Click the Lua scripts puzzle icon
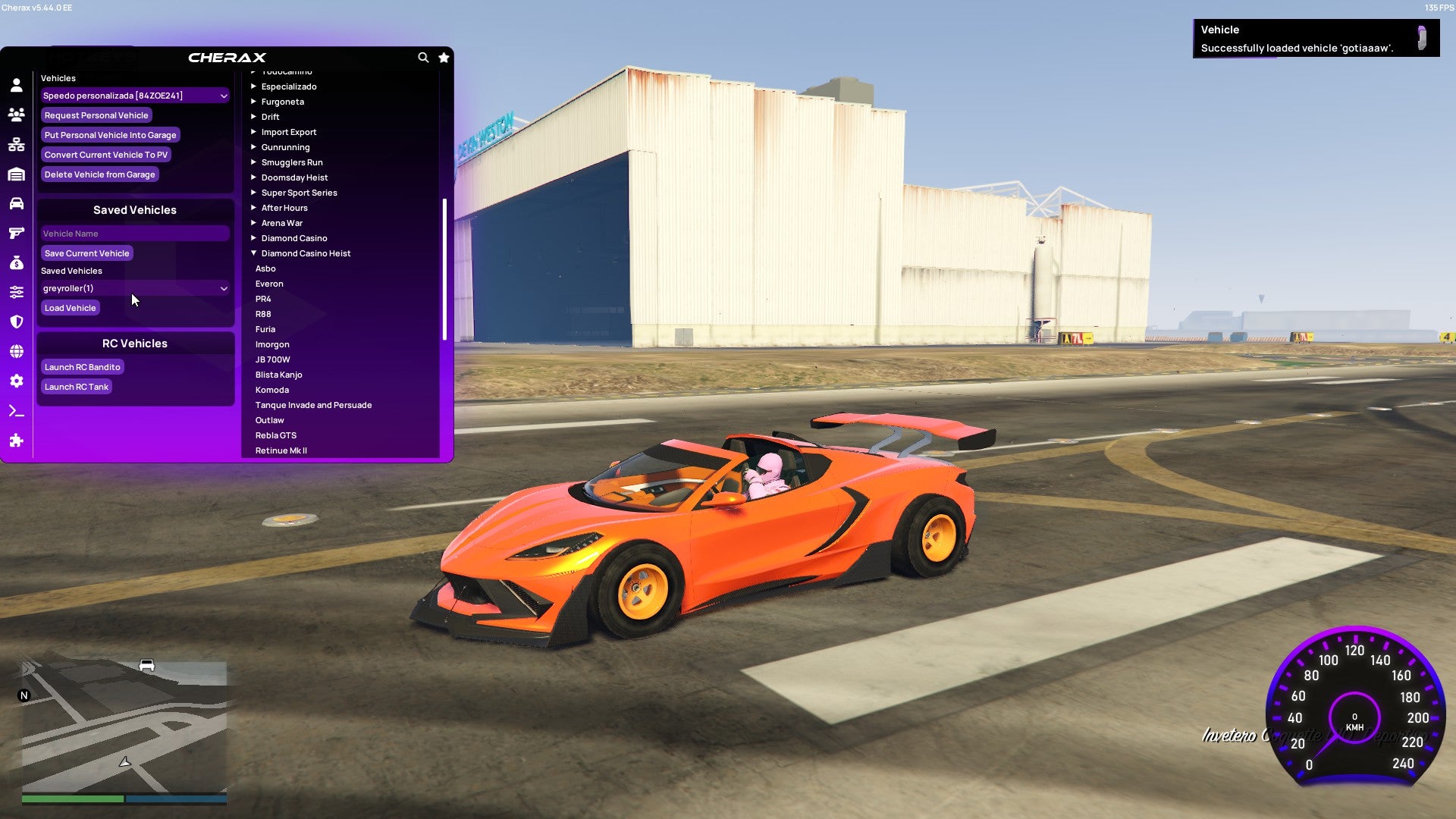Screen dimensions: 1456x819 pos(15,441)
